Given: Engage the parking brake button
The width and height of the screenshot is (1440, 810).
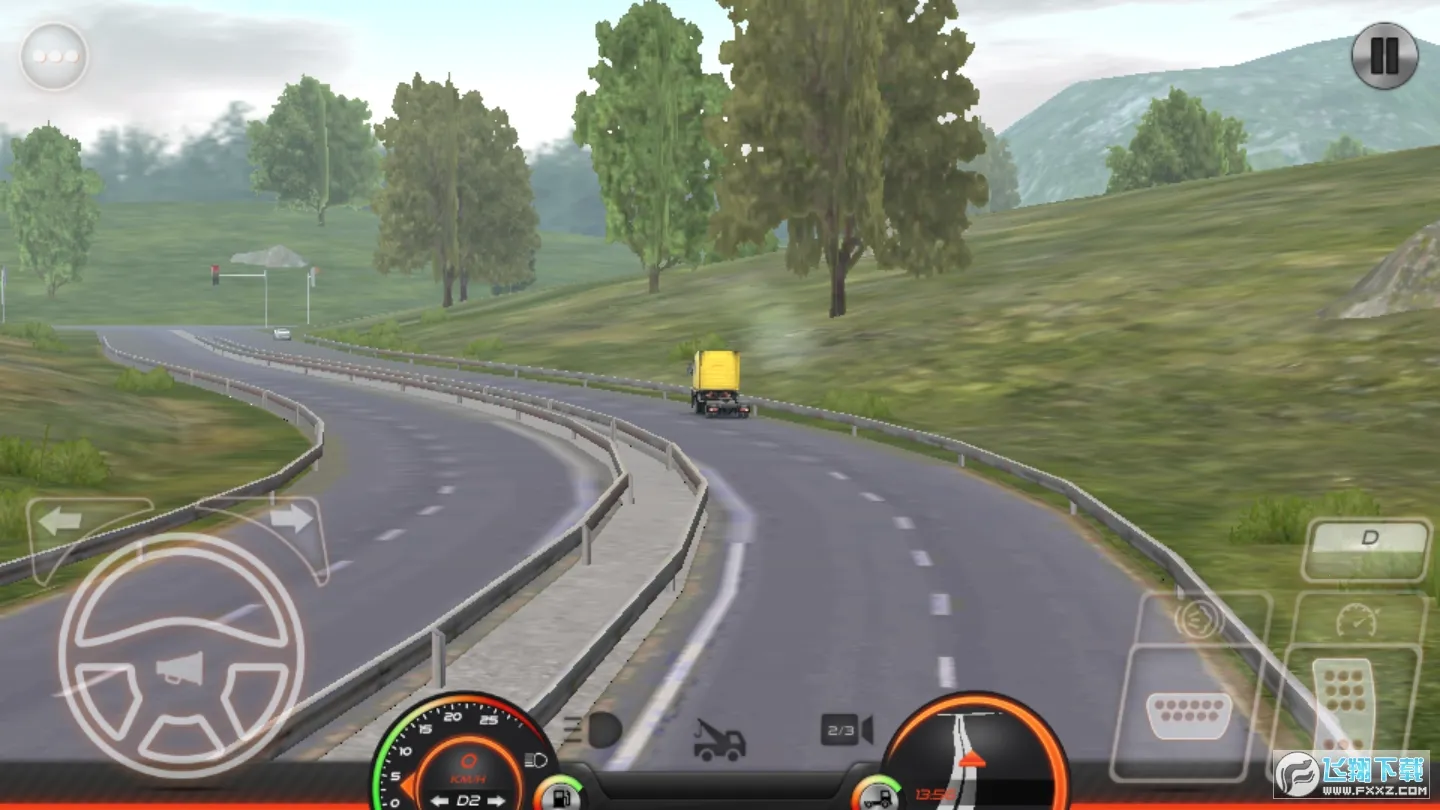Looking at the screenshot, I should [x=1198, y=620].
